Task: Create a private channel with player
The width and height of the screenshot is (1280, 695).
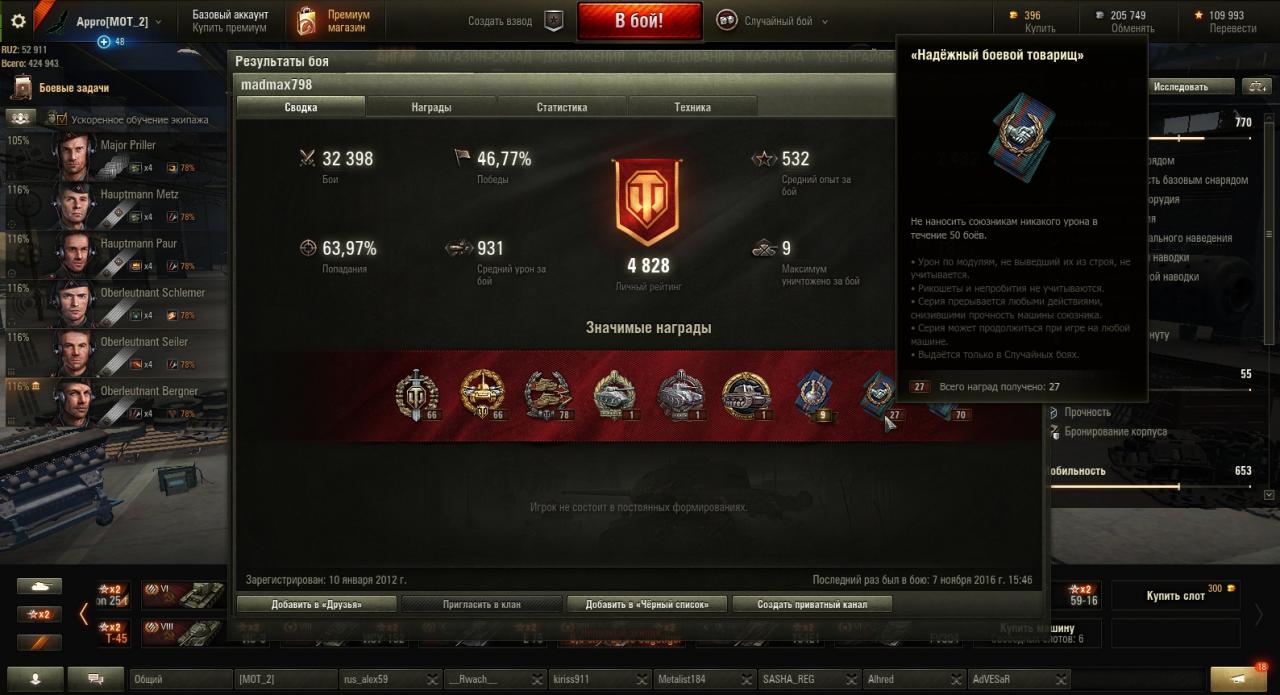Action: 811,604
